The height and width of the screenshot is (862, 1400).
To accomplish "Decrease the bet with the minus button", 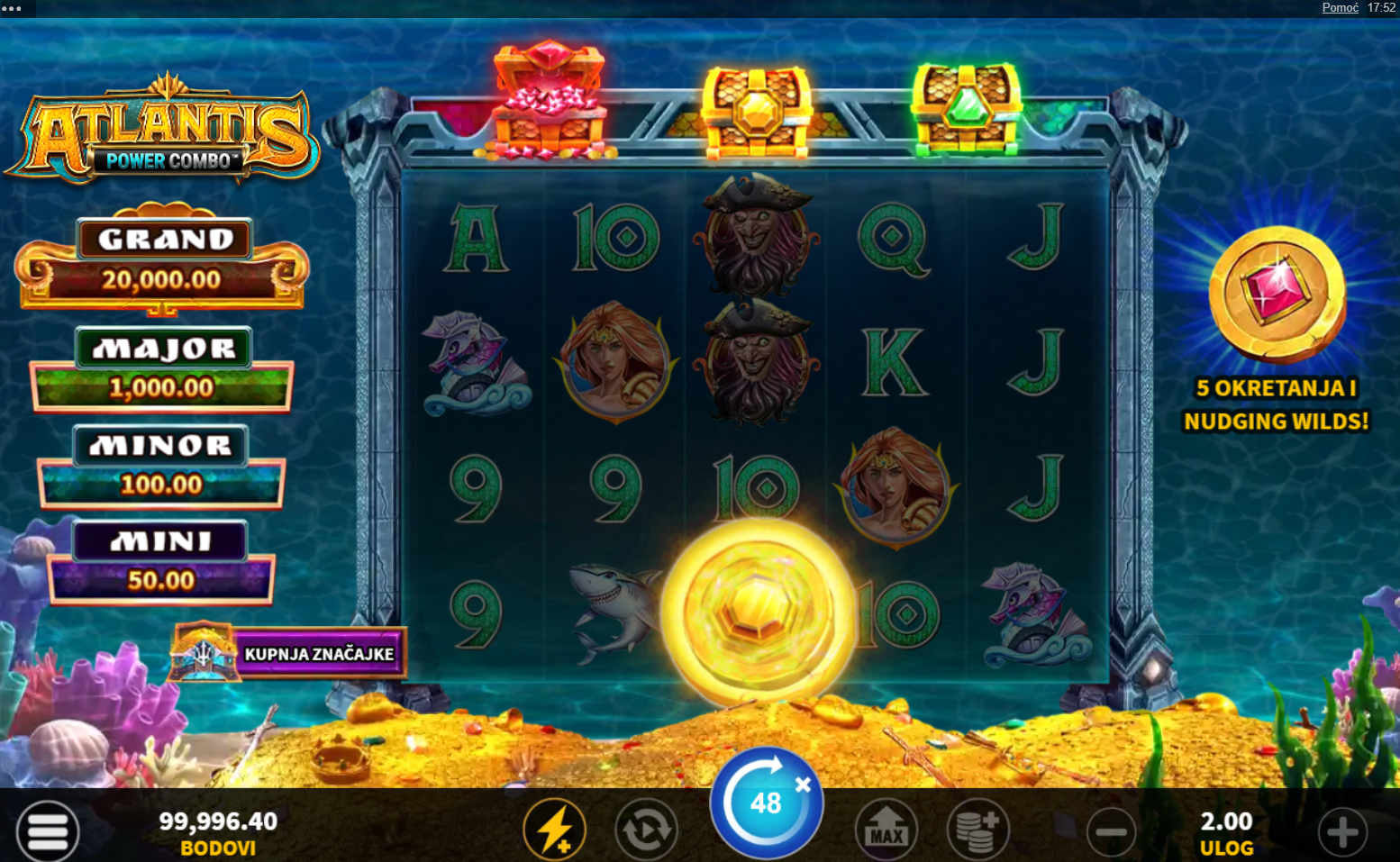I will [1112, 832].
